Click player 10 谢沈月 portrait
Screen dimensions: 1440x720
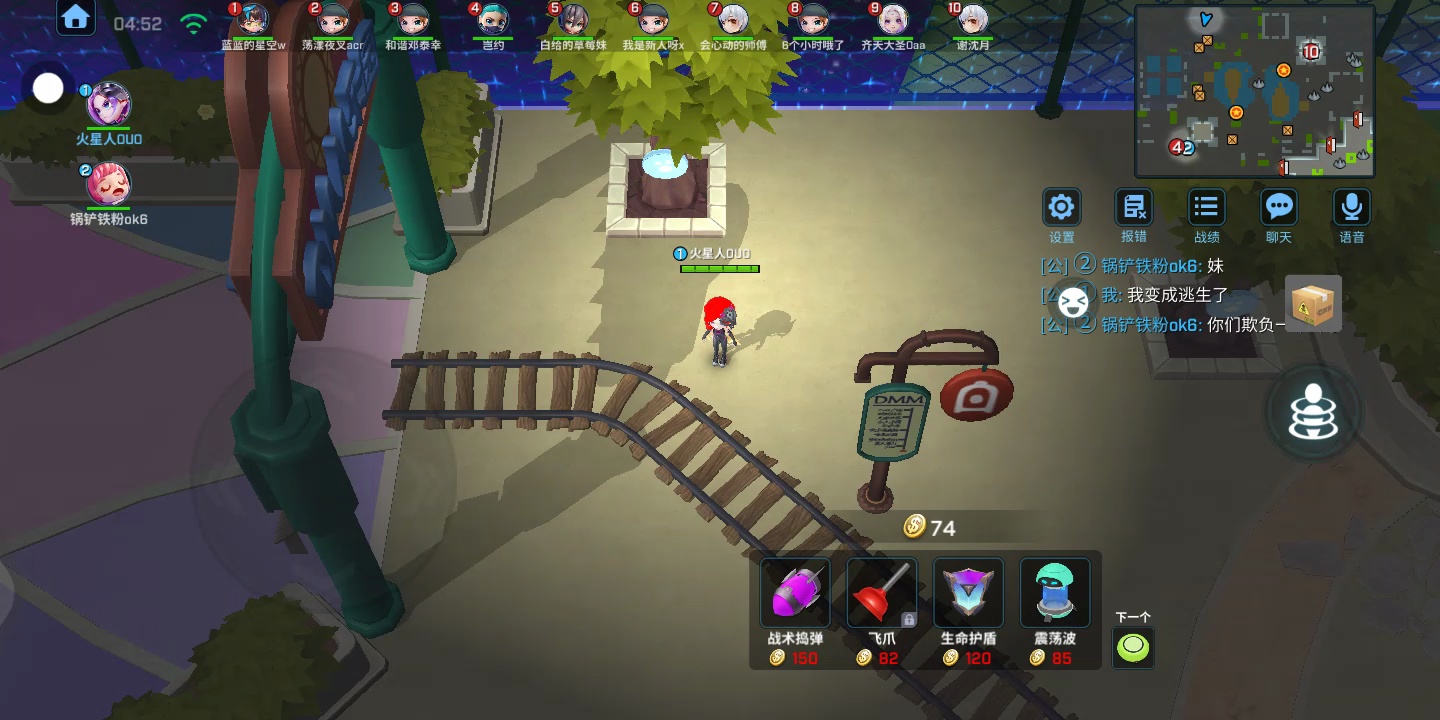click(x=973, y=20)
